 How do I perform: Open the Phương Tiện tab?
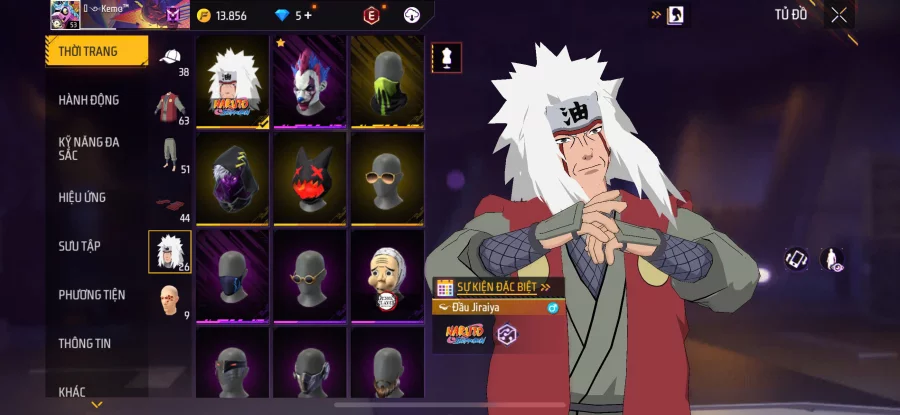click(92, 294)
